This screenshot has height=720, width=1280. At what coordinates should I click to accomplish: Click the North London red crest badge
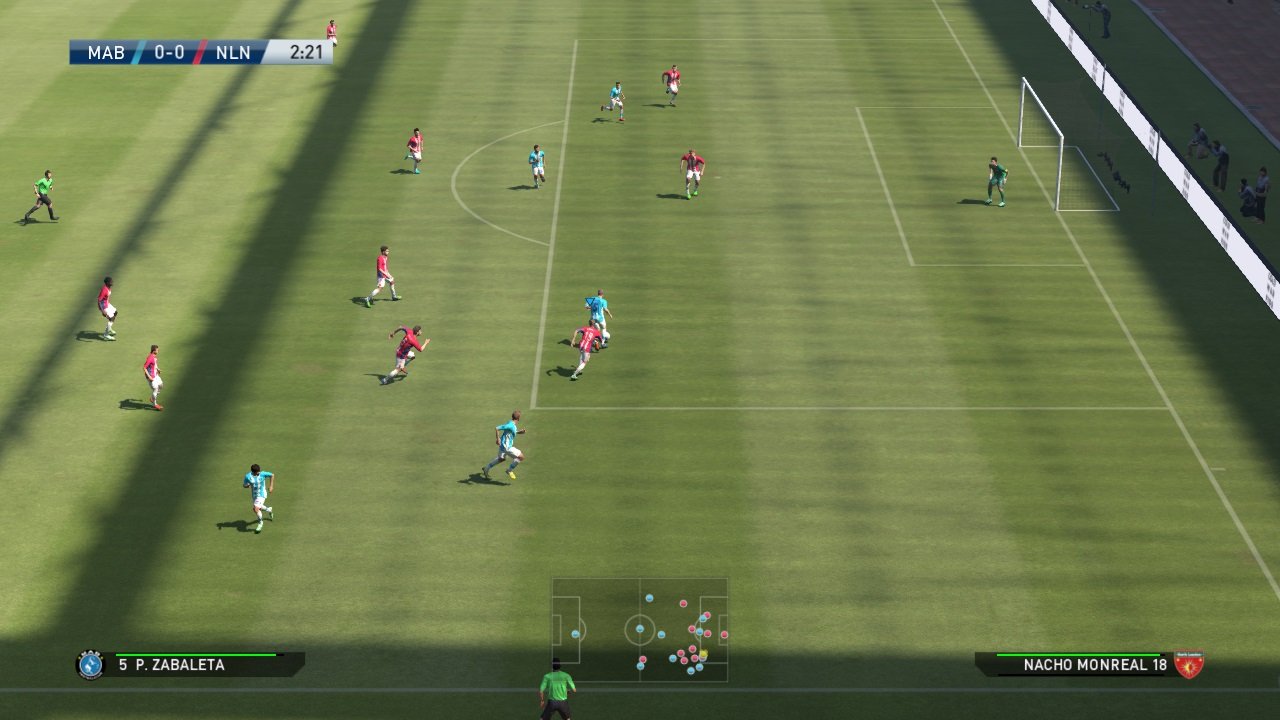click(x=1188, y=663)
